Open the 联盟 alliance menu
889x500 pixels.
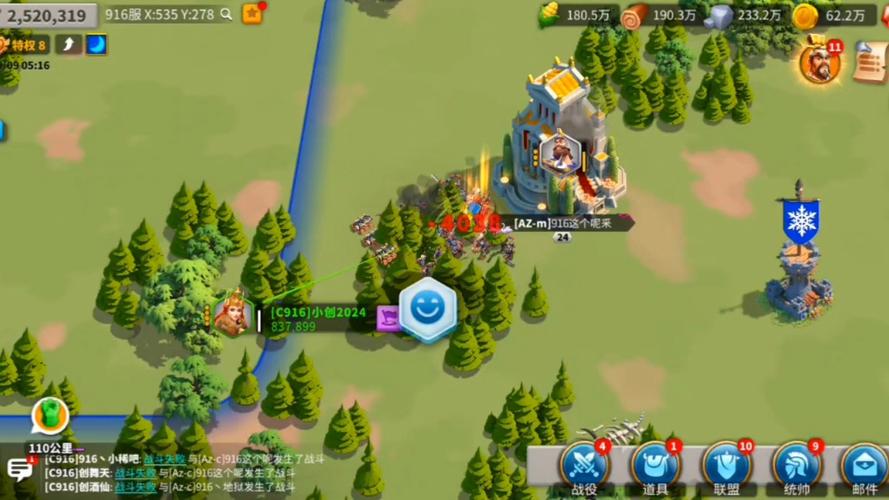tap(726, 467)
